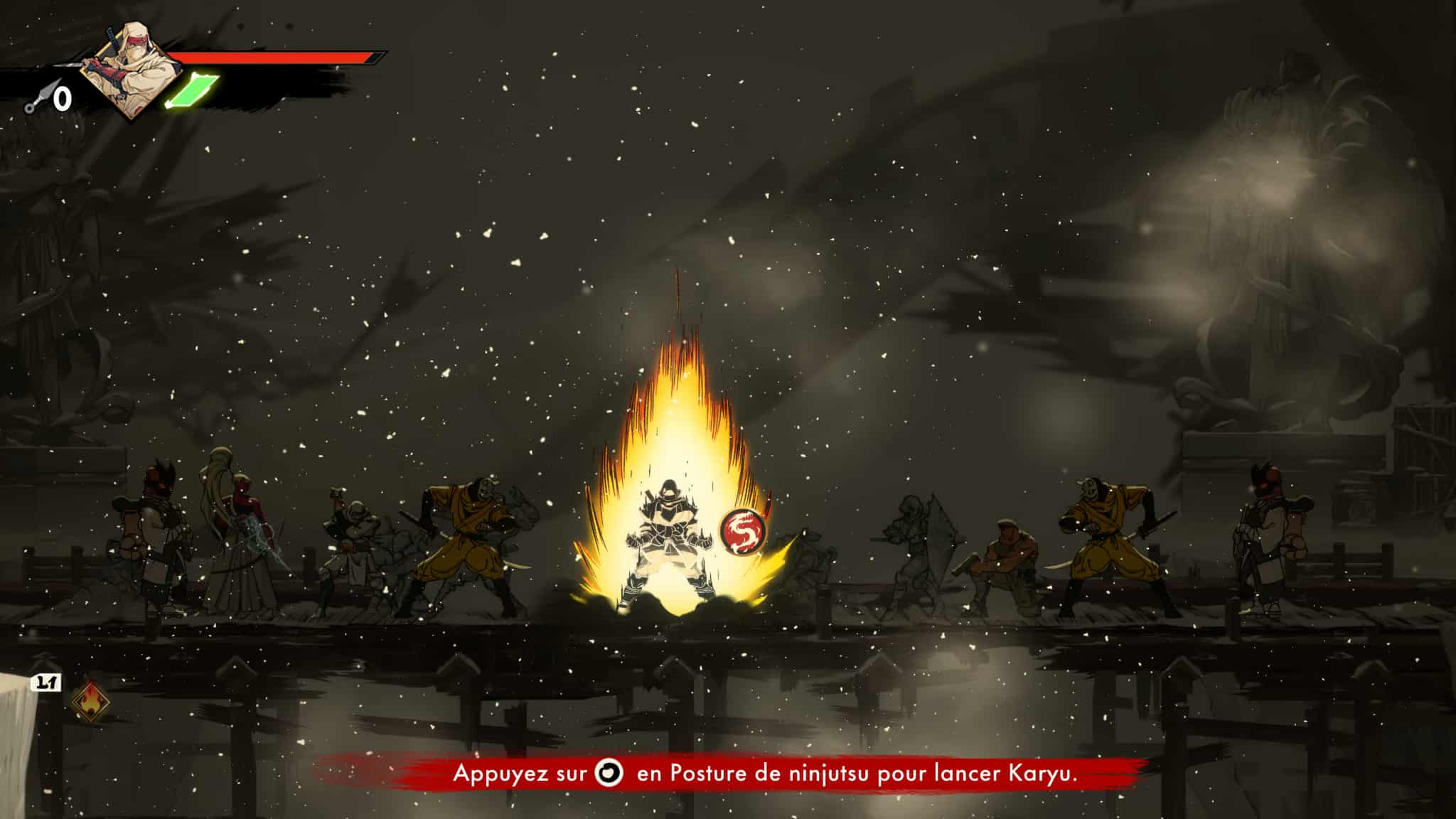Activate the red Karyu swirl emblem
The height and width of the screenshot is (819, 1456).
coord(744,530)
